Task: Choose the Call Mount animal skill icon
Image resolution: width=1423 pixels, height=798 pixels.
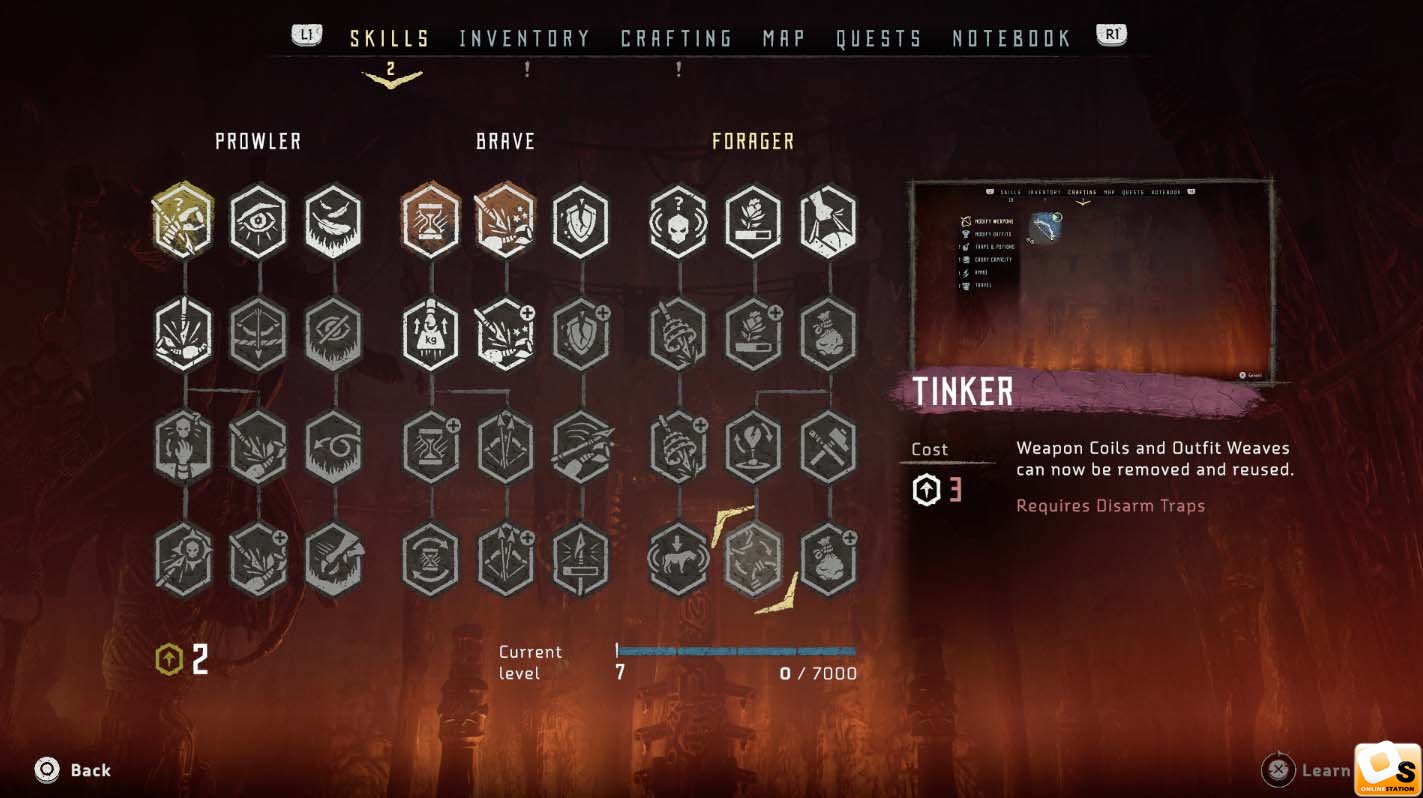Action: point(678,558)
